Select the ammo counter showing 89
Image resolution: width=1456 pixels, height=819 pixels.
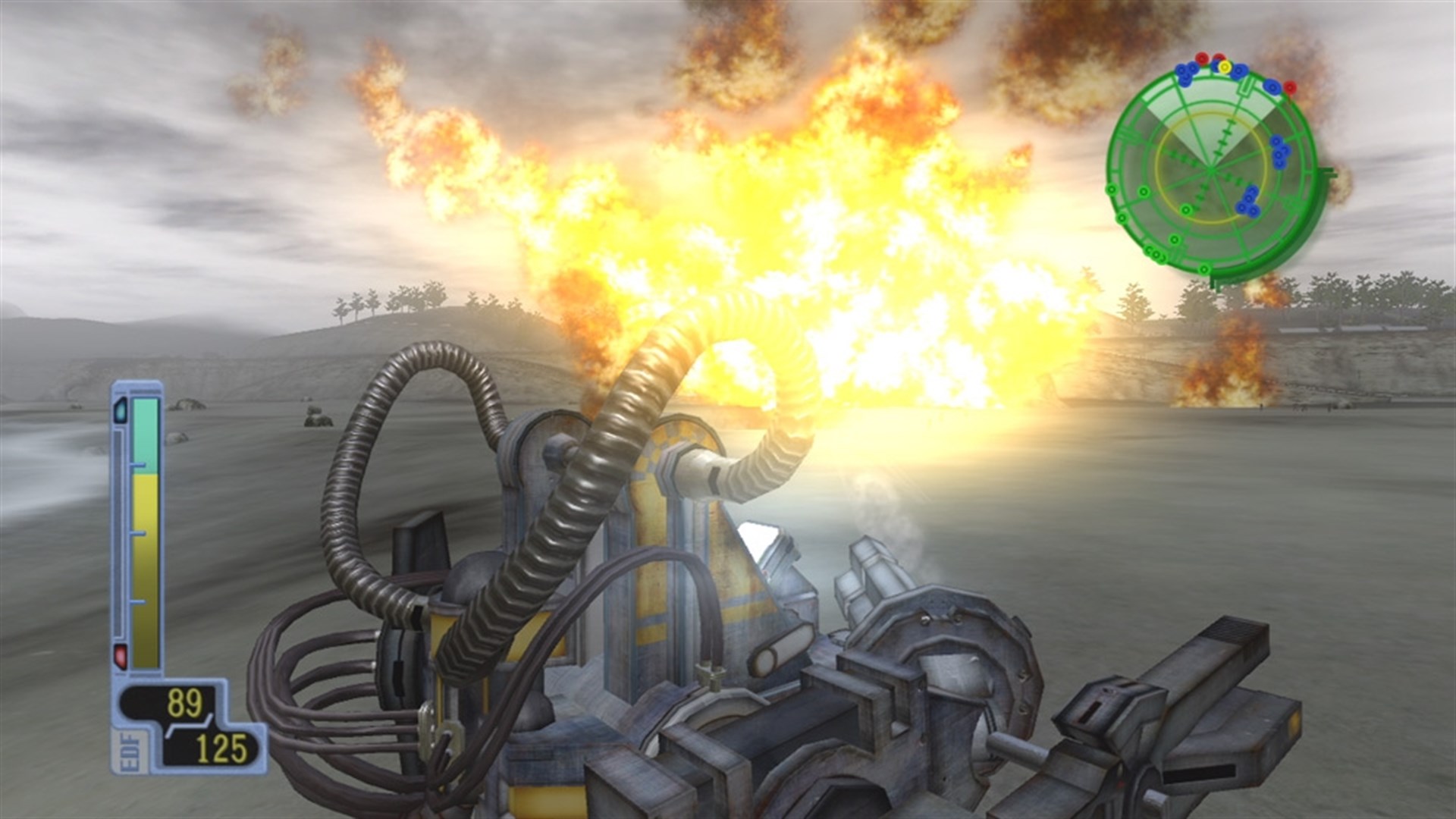(x=184, y=702)
